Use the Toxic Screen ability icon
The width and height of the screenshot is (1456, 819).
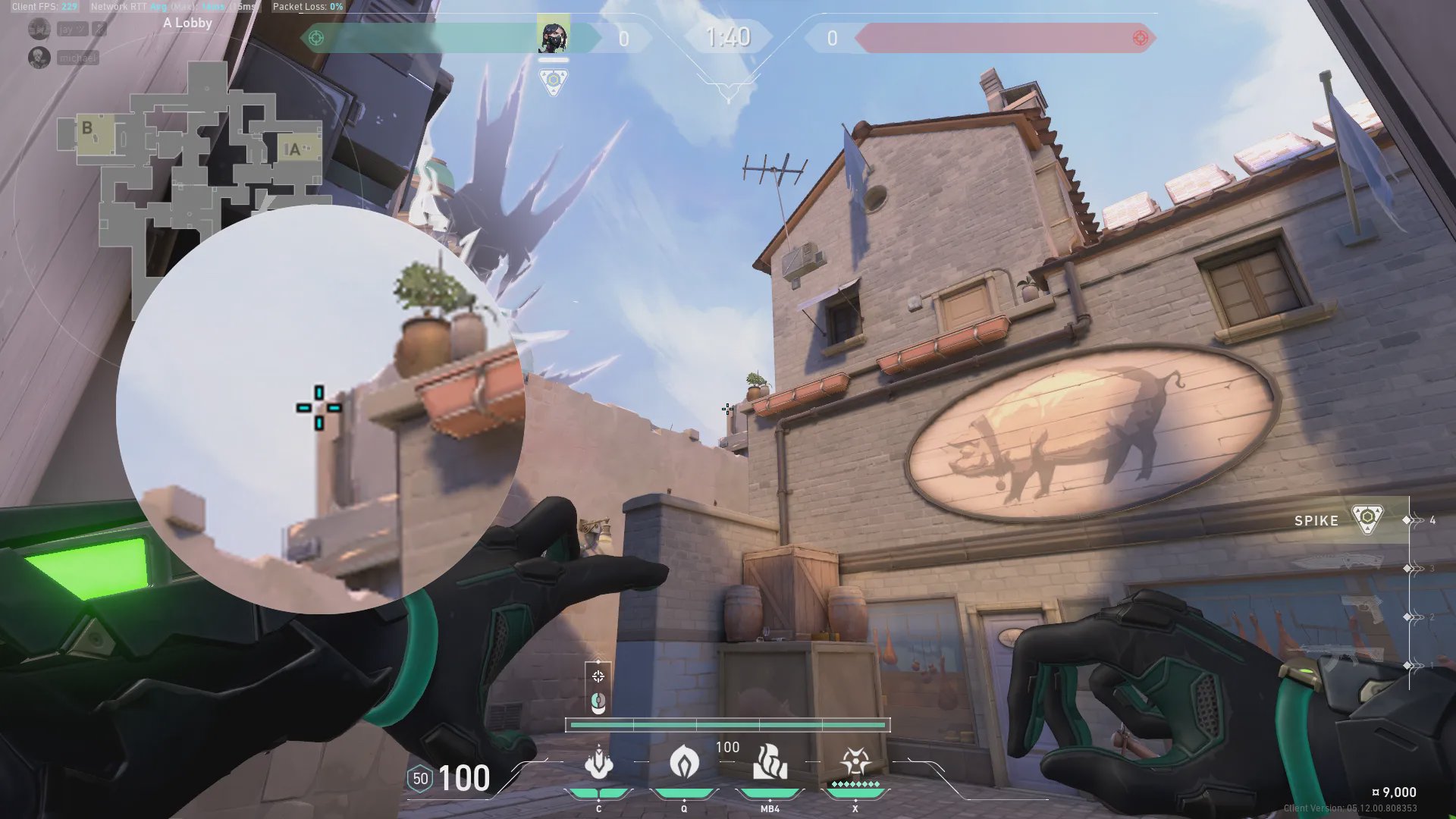tap(770, 761)
